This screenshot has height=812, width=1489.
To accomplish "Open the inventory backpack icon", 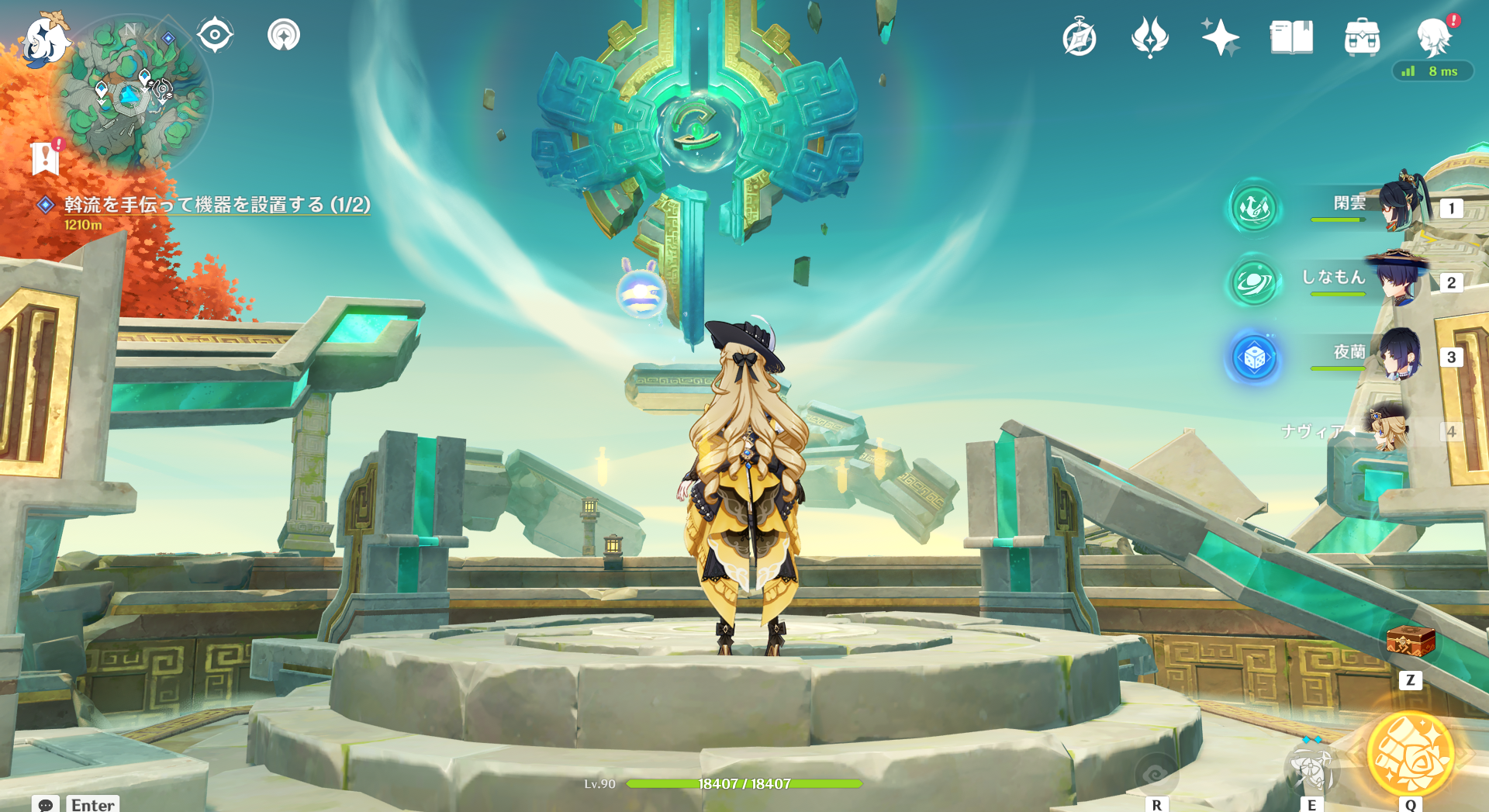I will point(1362,37).
